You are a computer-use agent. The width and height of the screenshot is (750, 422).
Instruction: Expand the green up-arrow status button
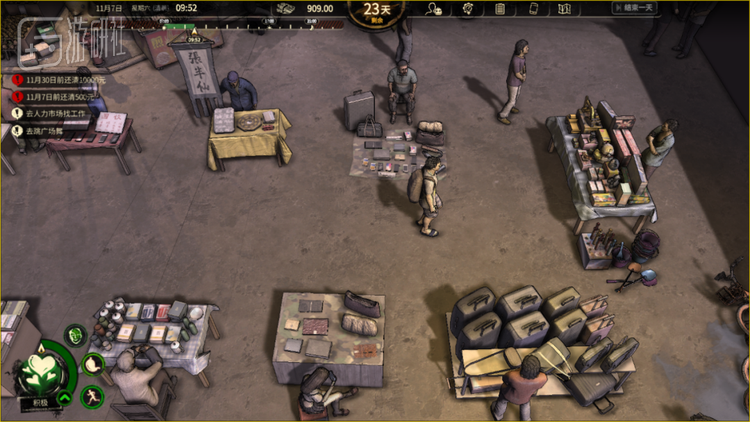pos(64,398)
